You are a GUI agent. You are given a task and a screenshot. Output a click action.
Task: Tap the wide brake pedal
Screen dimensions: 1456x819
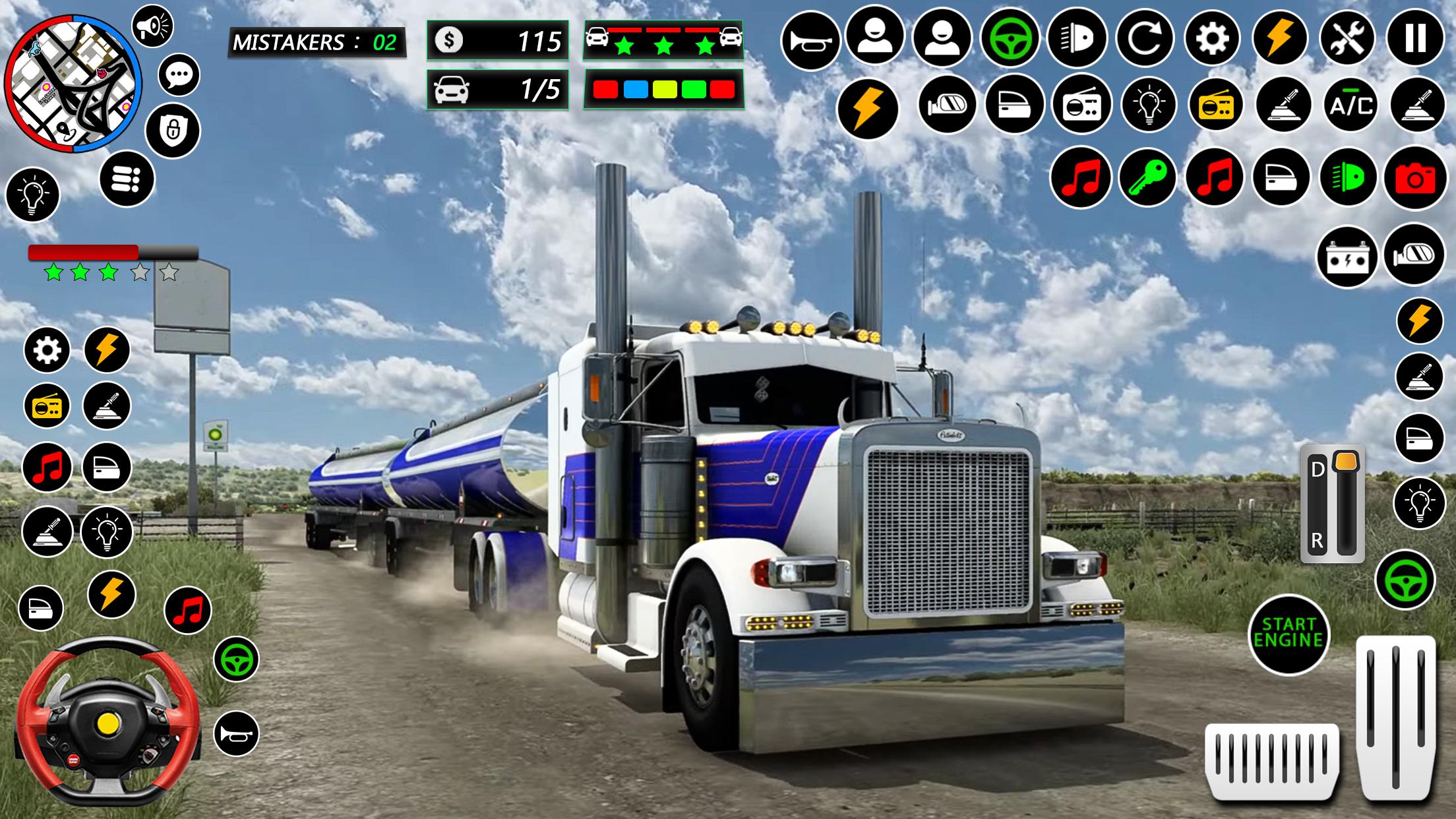tap(1272, 760)
